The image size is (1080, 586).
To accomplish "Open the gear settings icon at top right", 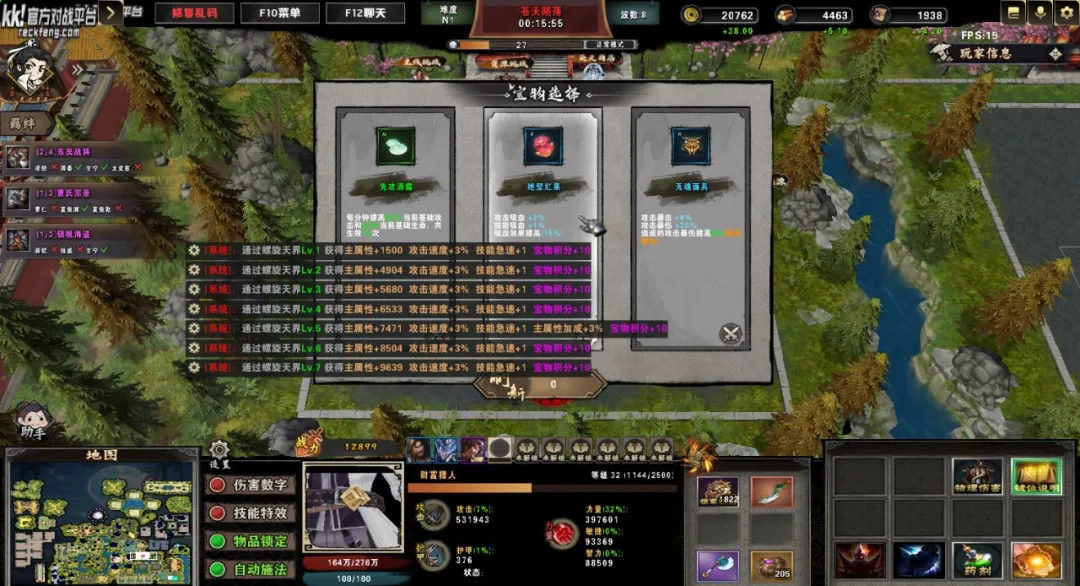I will pyautogui.click(x=1064, y=13).
